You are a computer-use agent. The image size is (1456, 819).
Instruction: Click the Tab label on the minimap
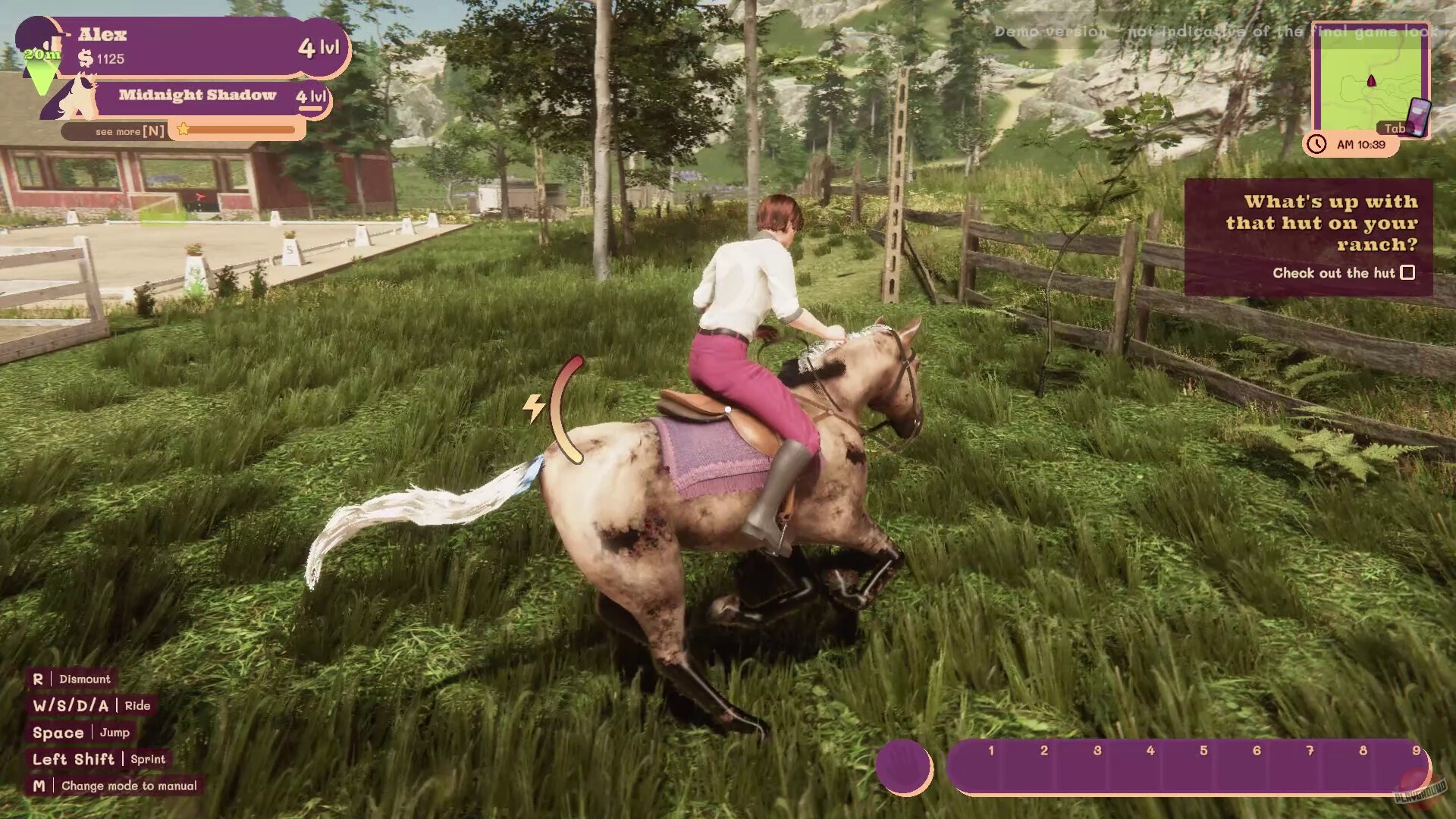[1394, 128]
